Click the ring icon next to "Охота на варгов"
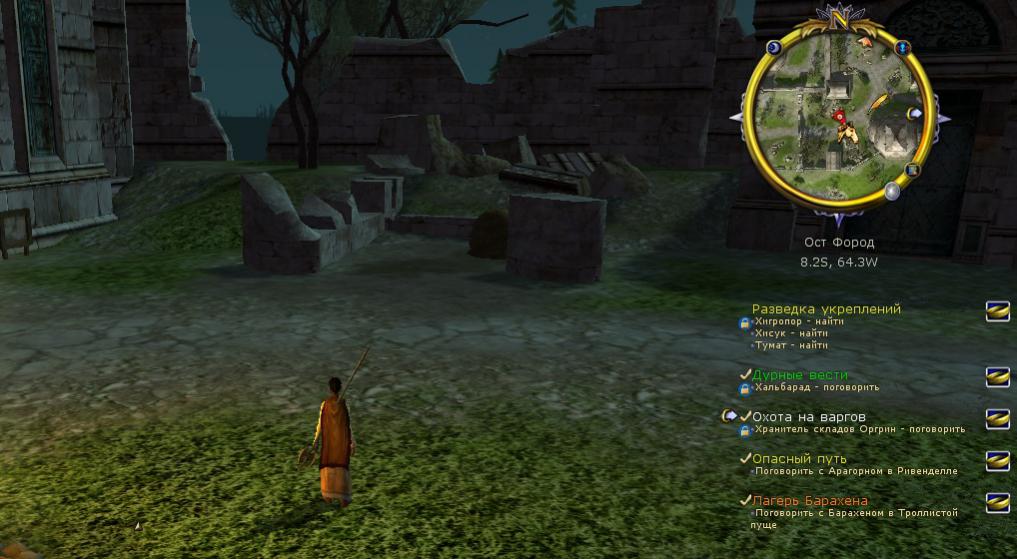 (x=997, y=418)
